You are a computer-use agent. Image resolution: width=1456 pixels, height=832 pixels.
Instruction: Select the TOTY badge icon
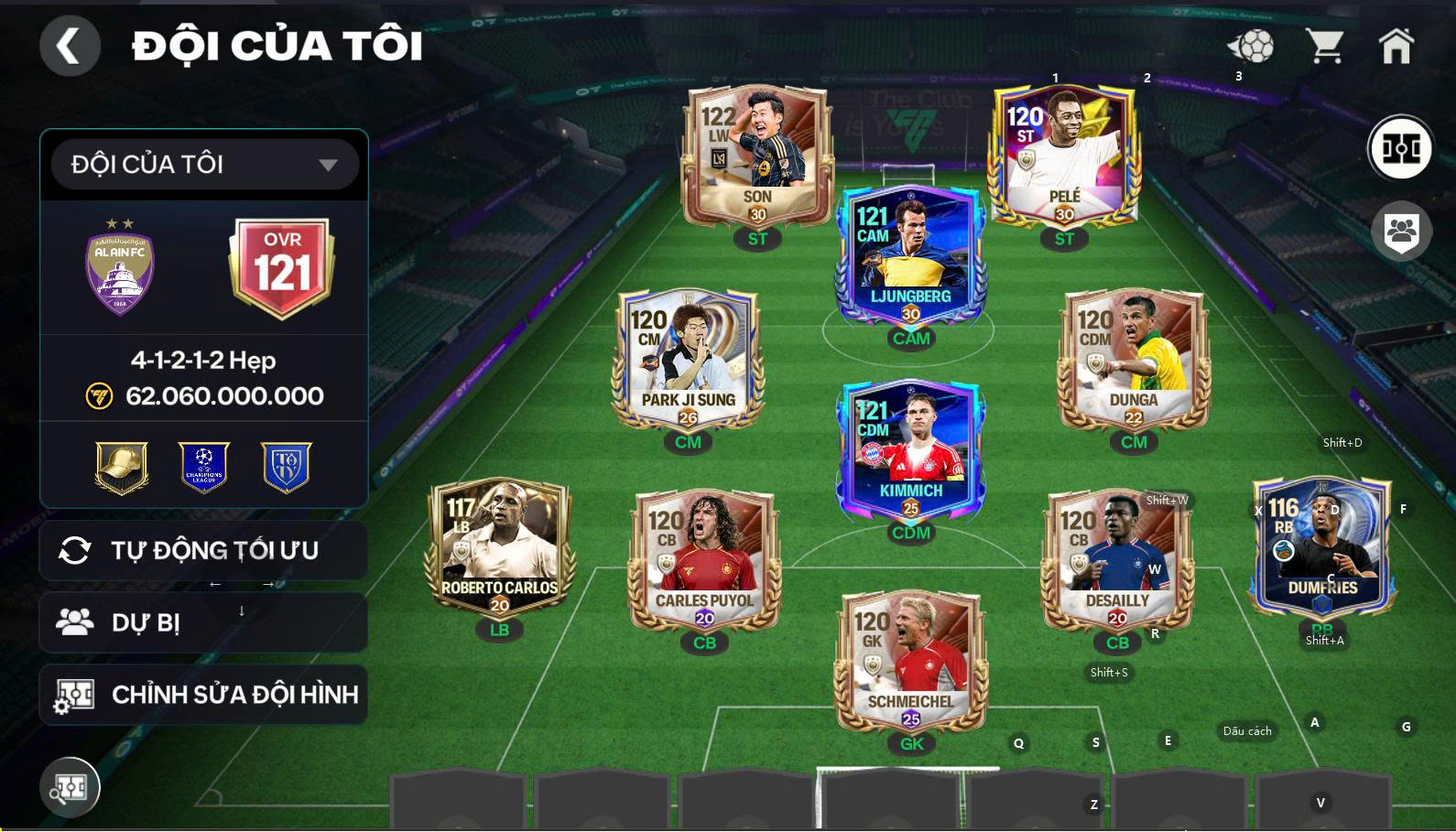click(x=284, y=468)
